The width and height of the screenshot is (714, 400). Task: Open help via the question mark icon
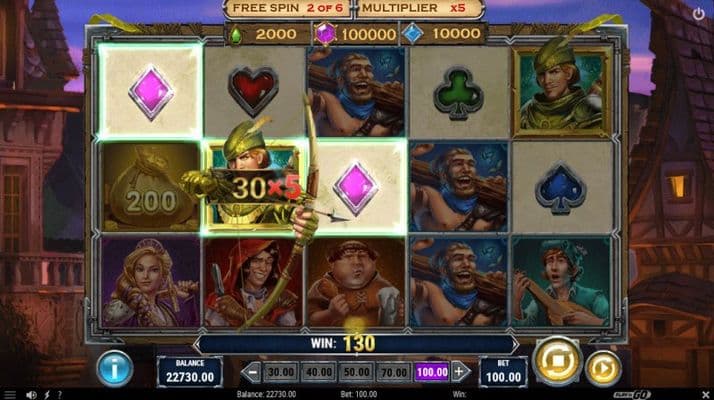pos(59,395)
